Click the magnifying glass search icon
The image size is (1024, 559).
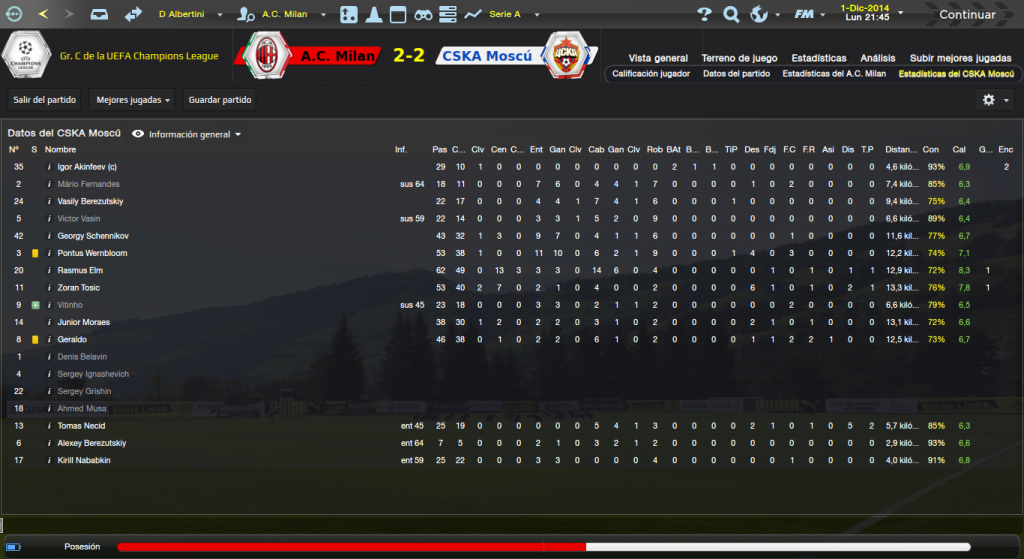point(731,15)
